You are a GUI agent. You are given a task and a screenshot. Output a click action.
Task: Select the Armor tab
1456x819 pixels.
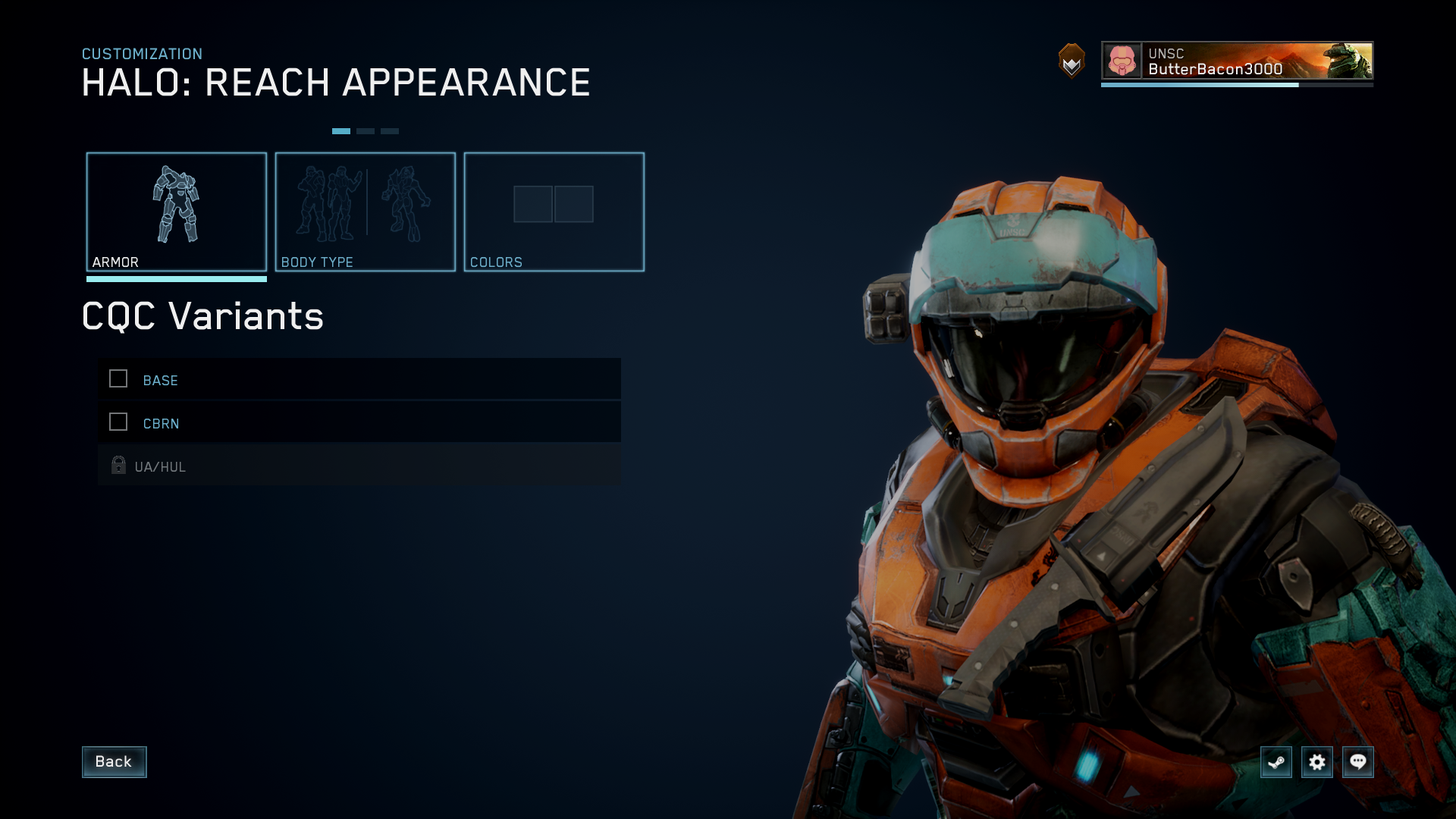pyautogui.click(x=177, y=212)
